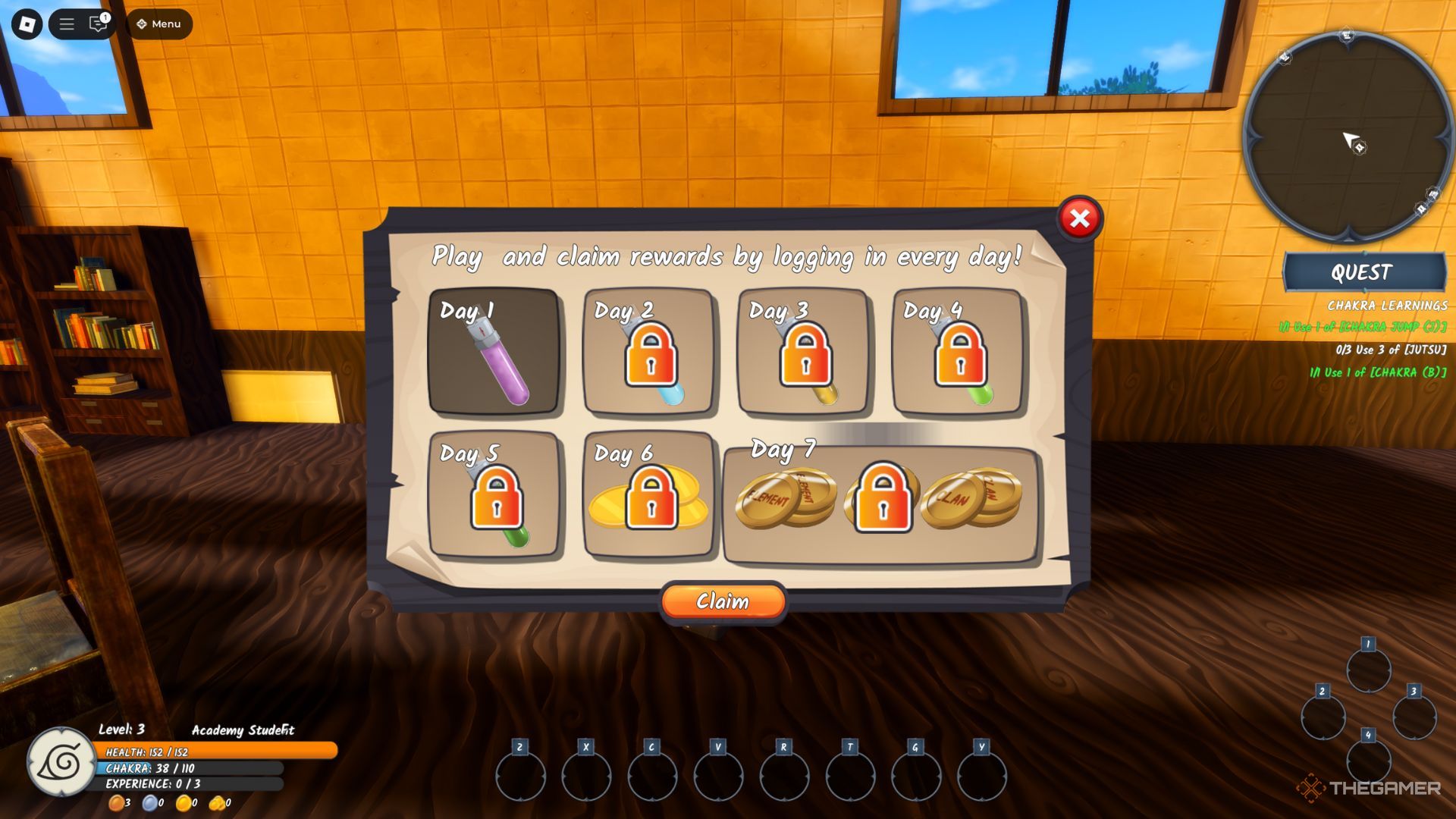Open the Roblox logo menu
1456x819 pixels.
[x=27, y=24]
